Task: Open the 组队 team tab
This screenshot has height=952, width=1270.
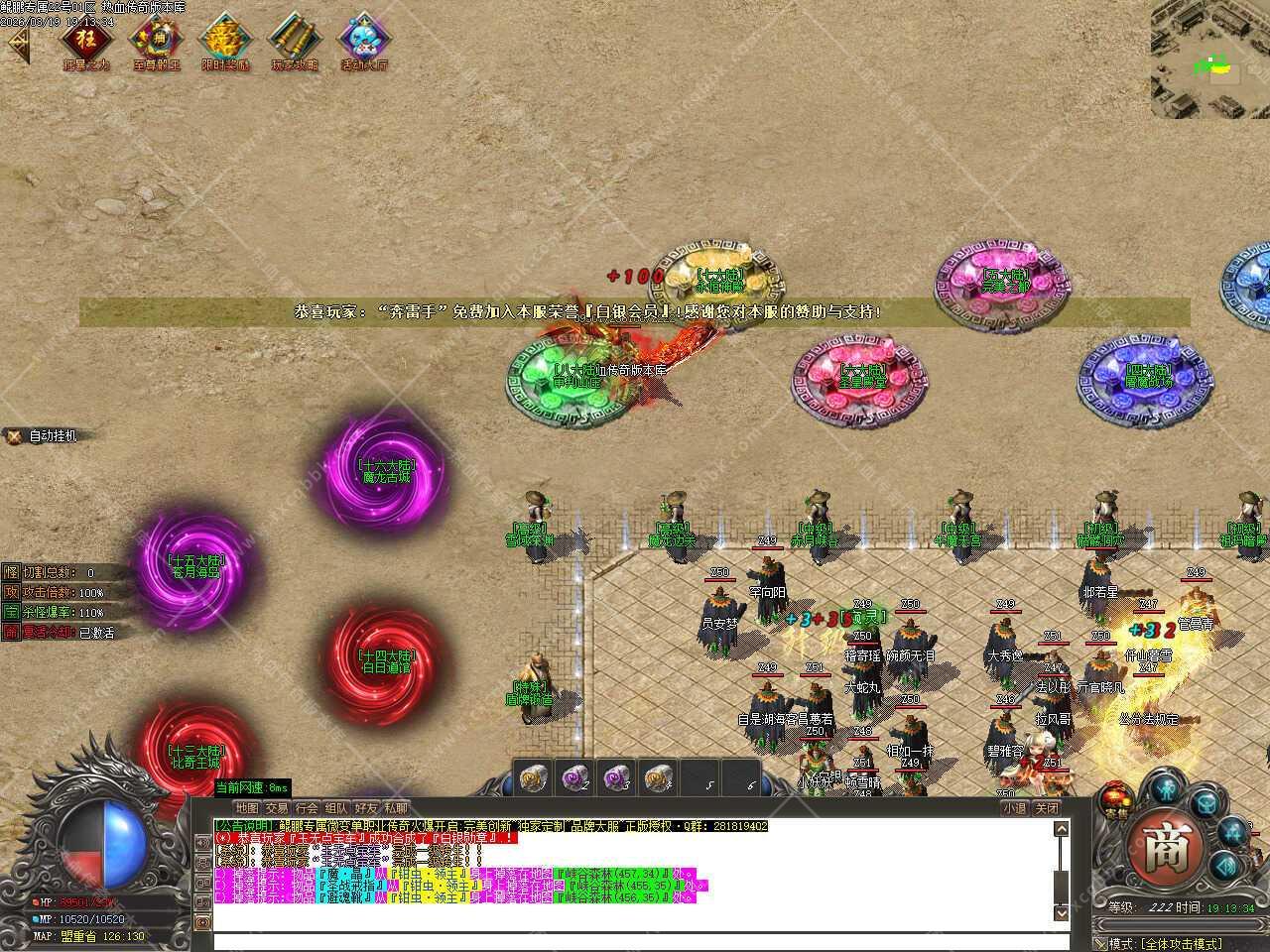Action: (x=336, y=808)
